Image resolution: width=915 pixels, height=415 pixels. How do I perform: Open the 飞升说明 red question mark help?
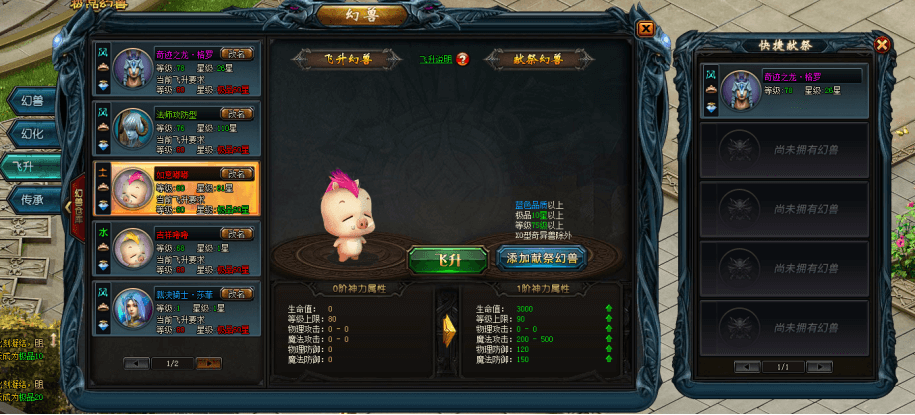pos(463,59)
